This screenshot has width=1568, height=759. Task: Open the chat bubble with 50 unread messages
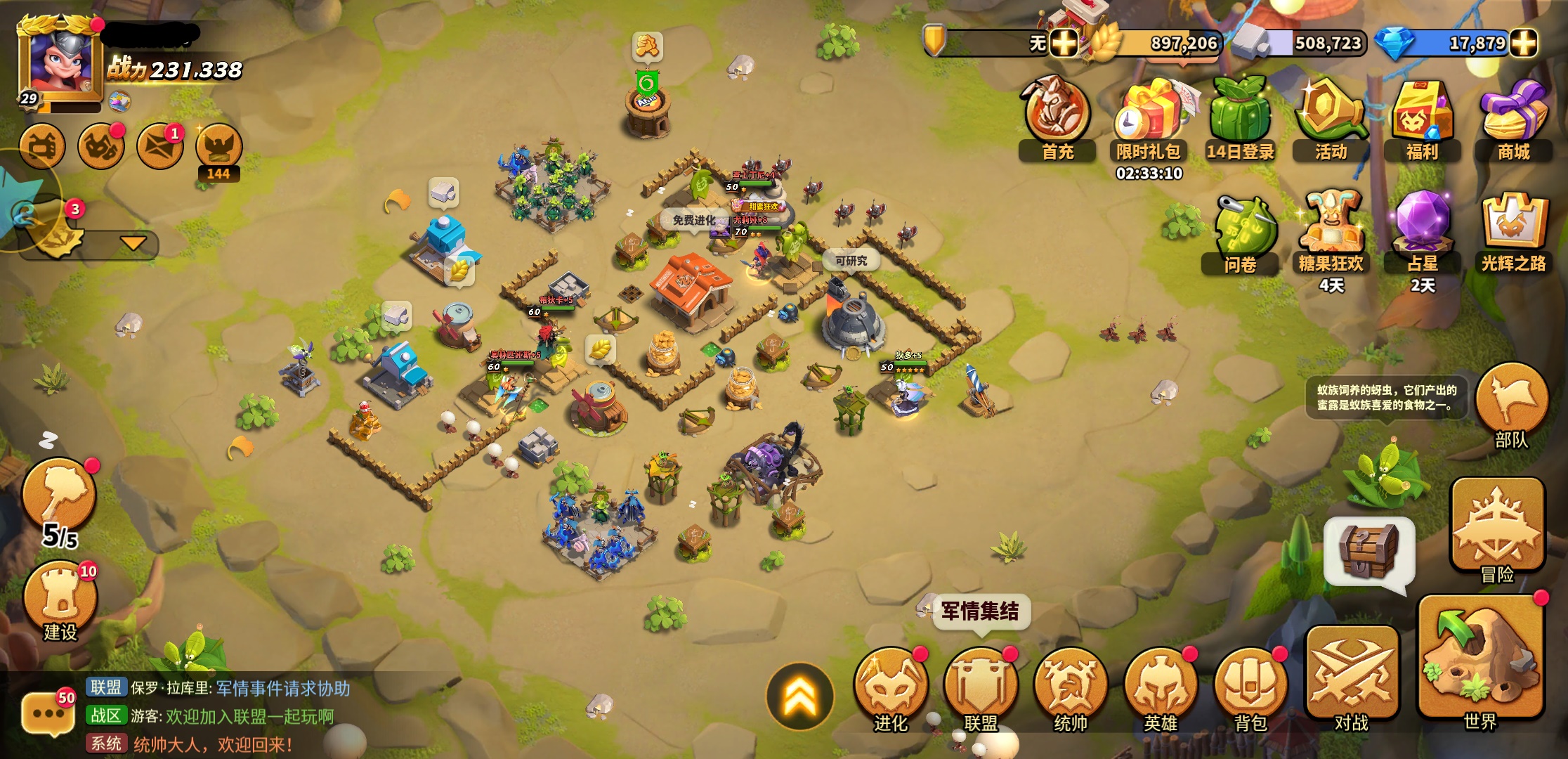click(48, 713)
